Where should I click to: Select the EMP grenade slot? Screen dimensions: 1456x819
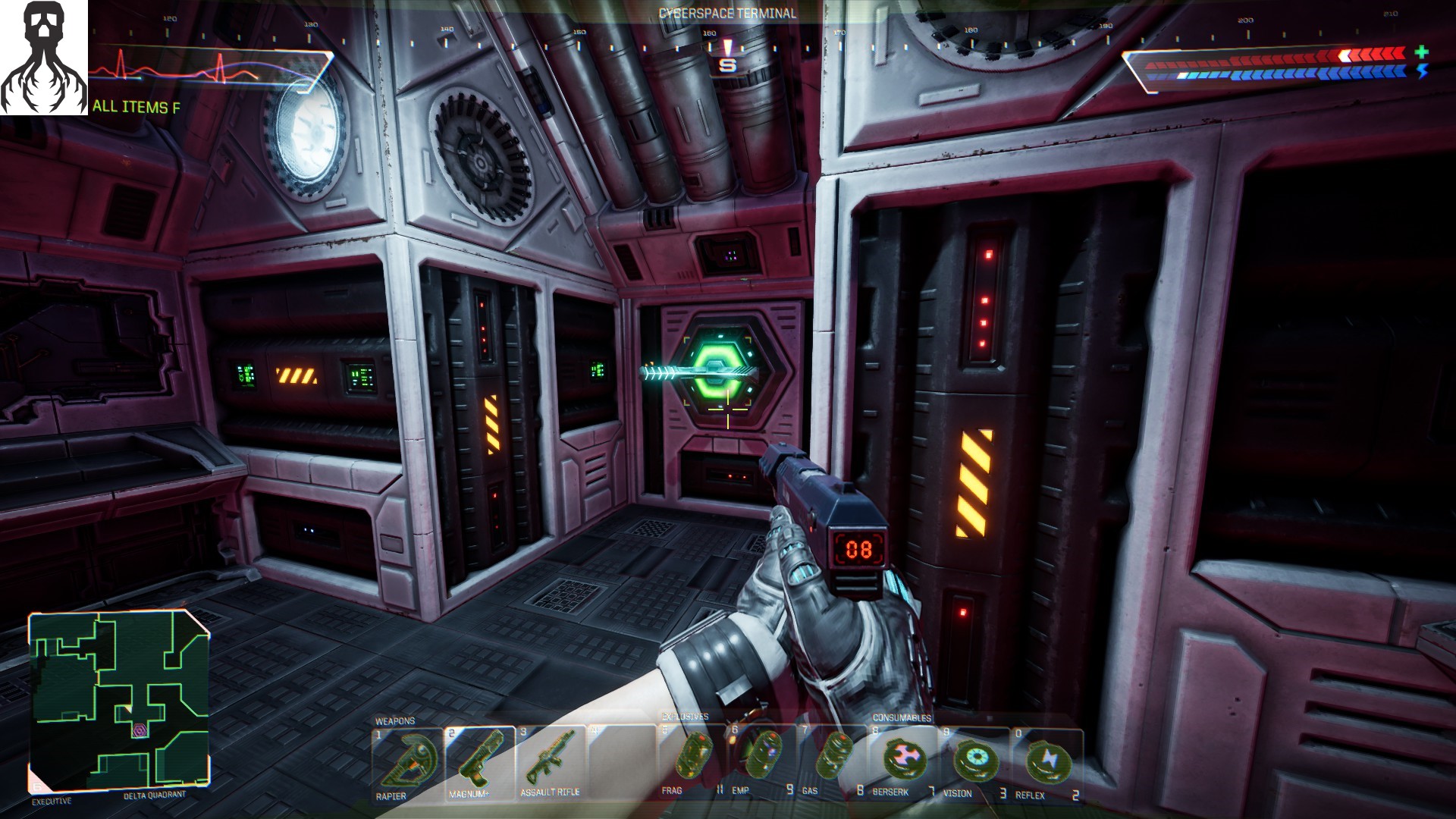tap(762, 758)
